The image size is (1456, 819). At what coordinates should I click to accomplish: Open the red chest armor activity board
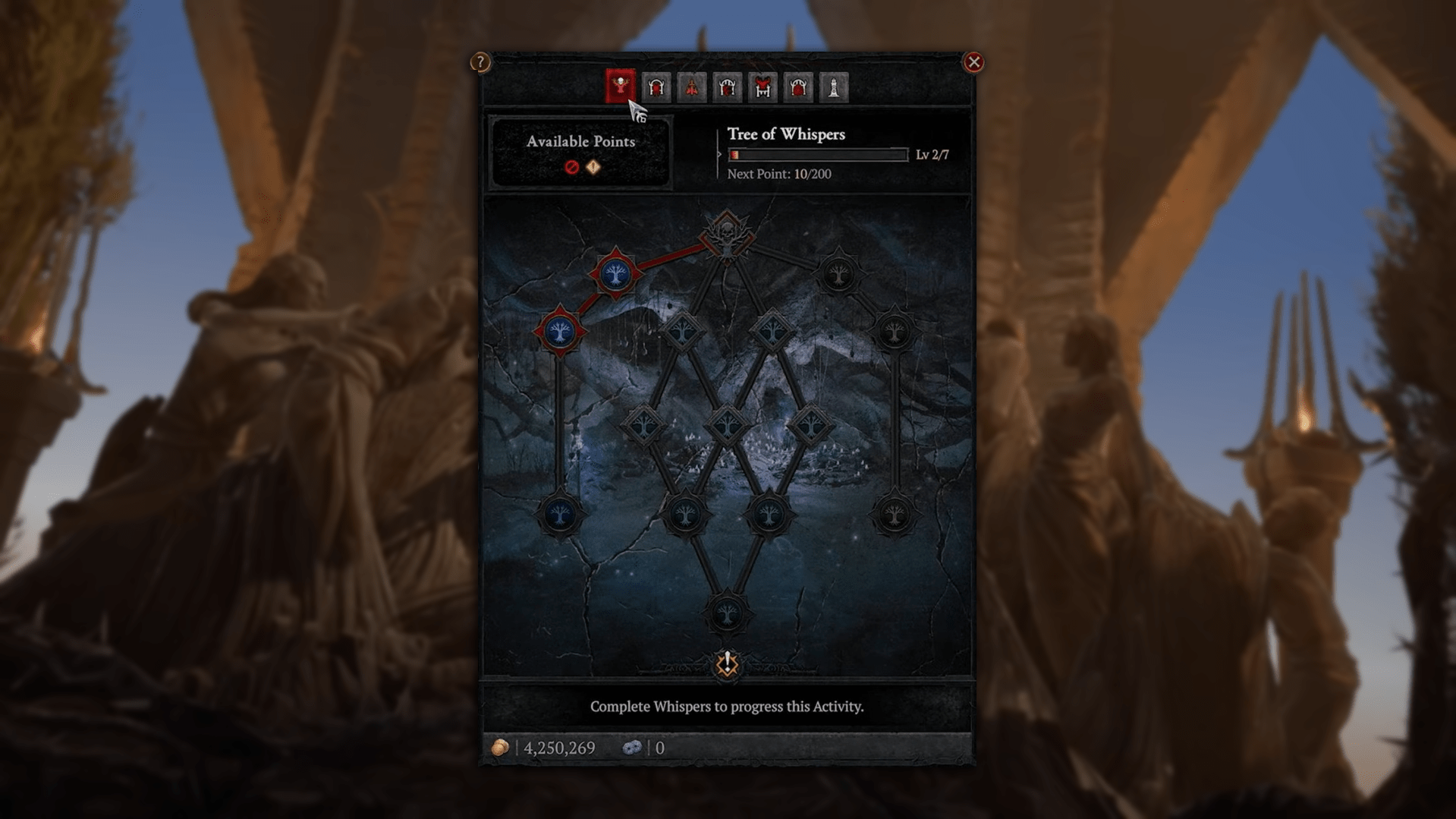point(762,87)
